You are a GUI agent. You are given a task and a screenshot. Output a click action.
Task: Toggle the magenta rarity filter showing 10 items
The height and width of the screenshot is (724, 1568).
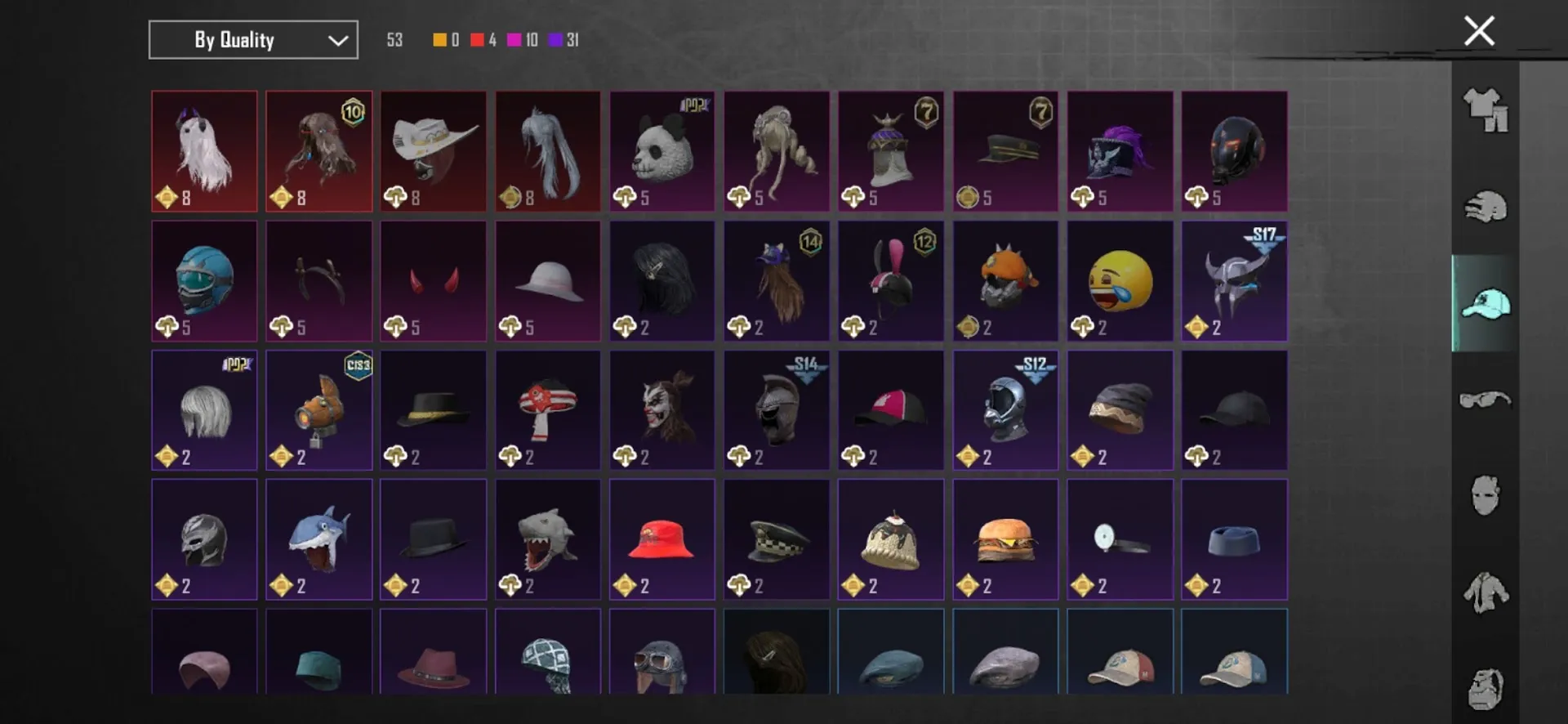pyautogui.click(x=513, y=39)
